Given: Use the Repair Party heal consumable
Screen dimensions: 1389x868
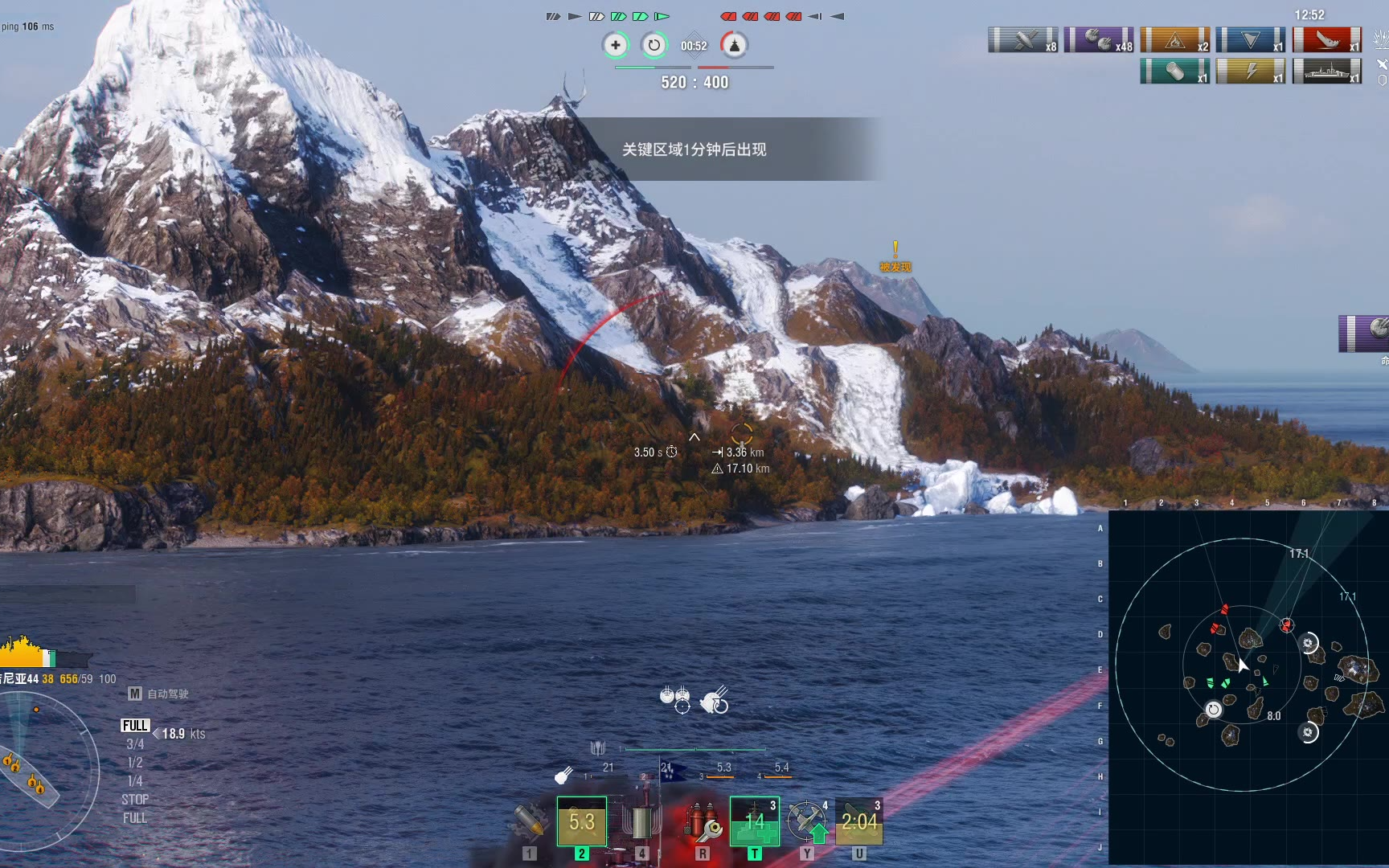Looking at the screenshot, I should [754, 821].
